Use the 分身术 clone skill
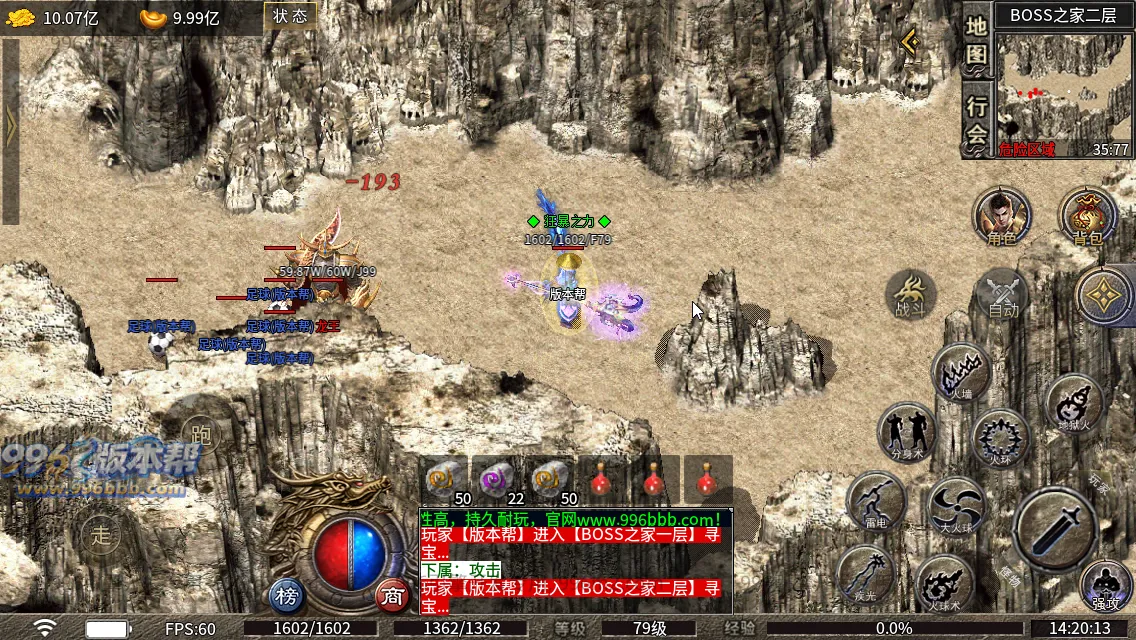Screen dimensions: 1136x640 click(906, 432)
